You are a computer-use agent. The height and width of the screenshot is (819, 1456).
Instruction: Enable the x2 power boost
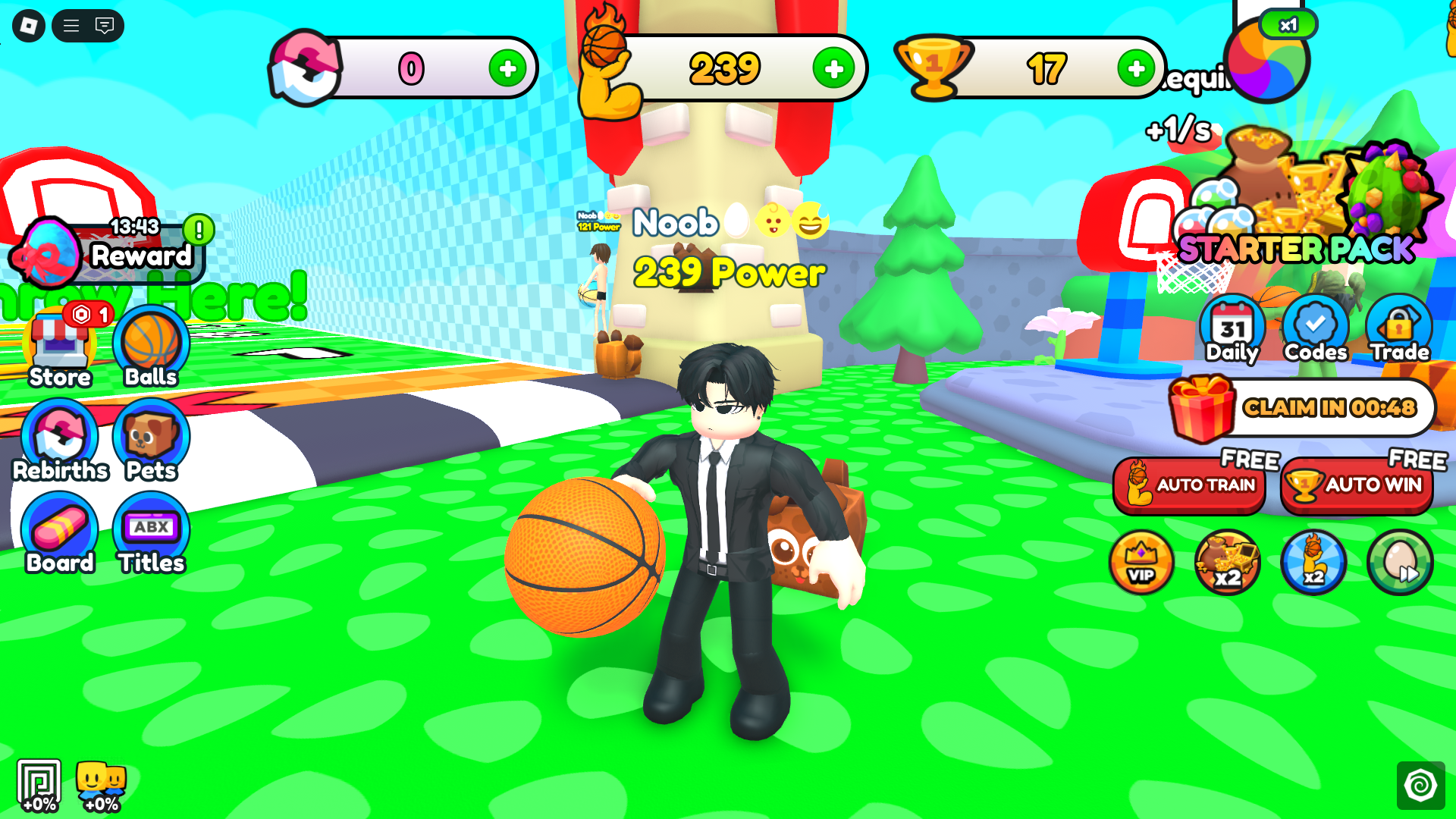tap(1313, 562)
